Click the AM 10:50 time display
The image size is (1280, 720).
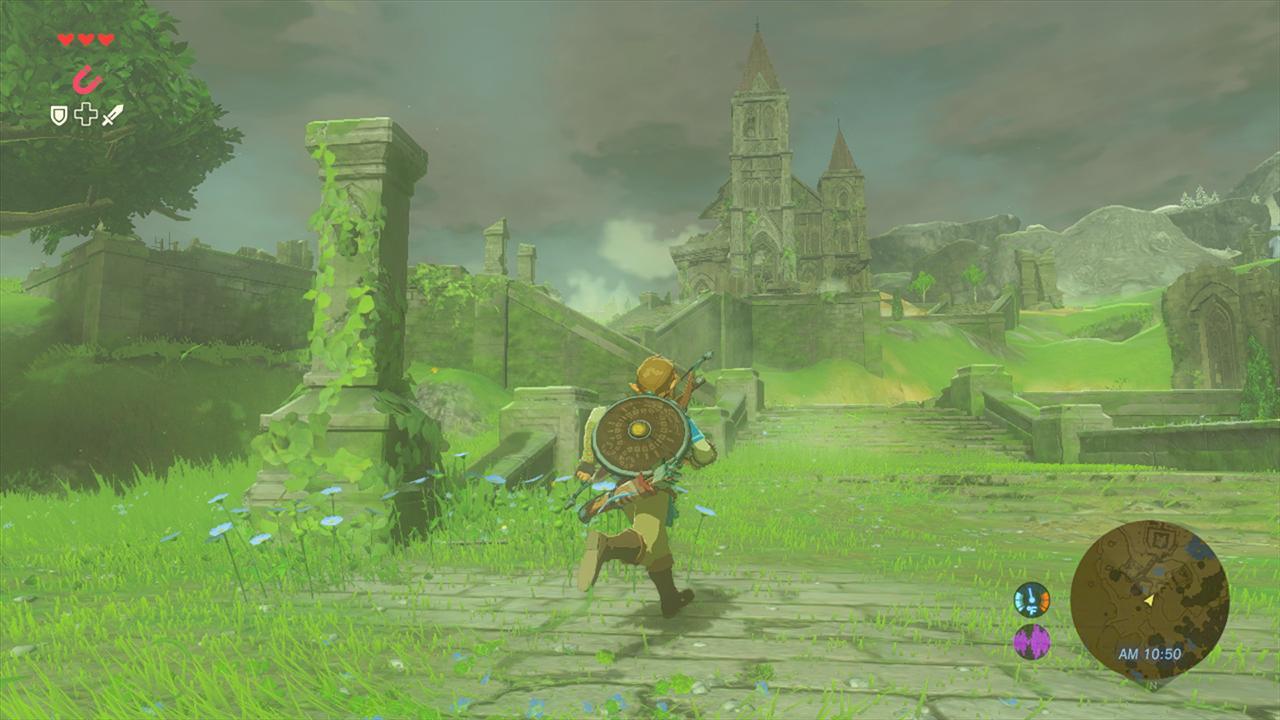coord(1150,651)
